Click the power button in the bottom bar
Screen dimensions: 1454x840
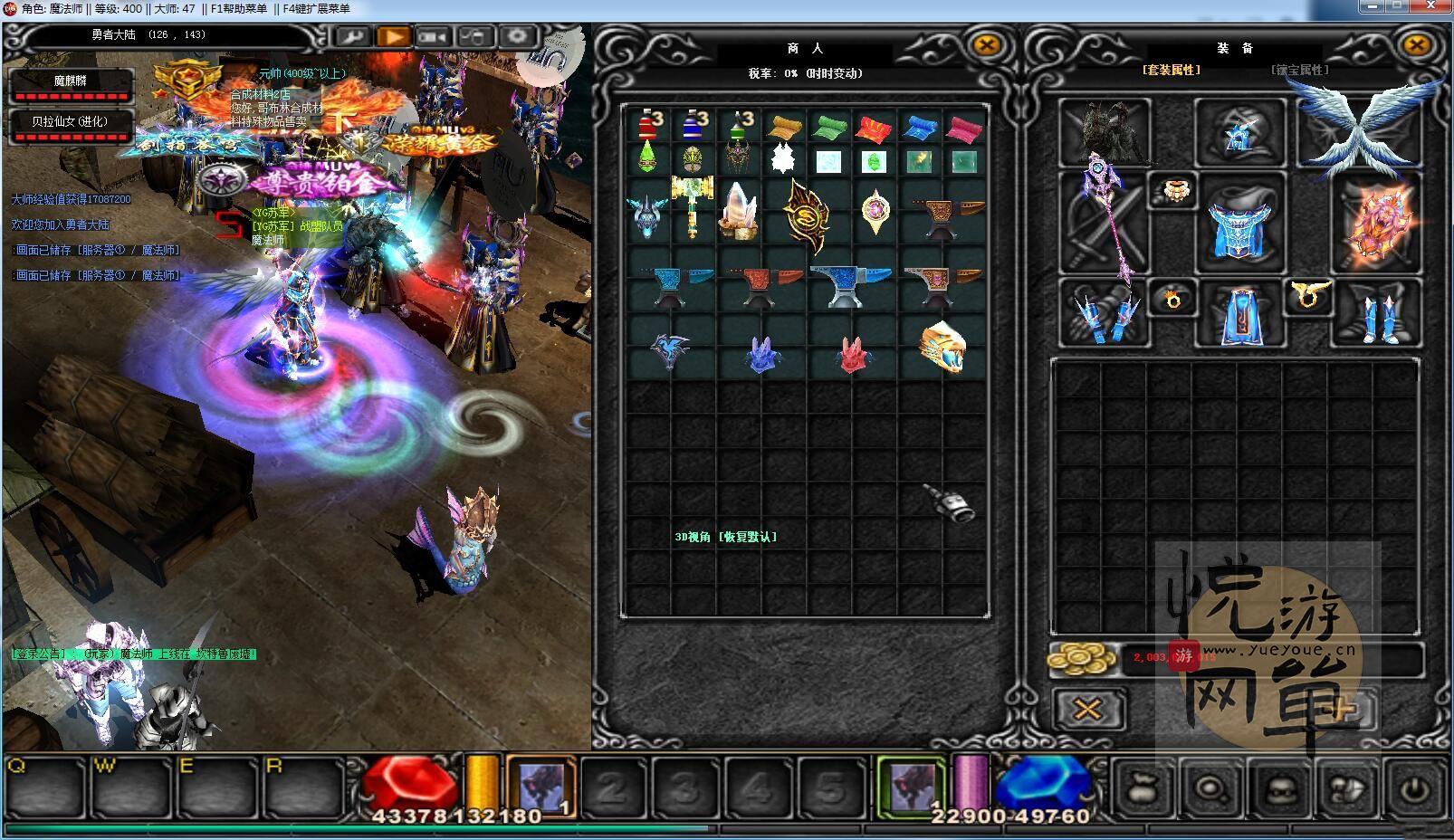click(1414, 787)
